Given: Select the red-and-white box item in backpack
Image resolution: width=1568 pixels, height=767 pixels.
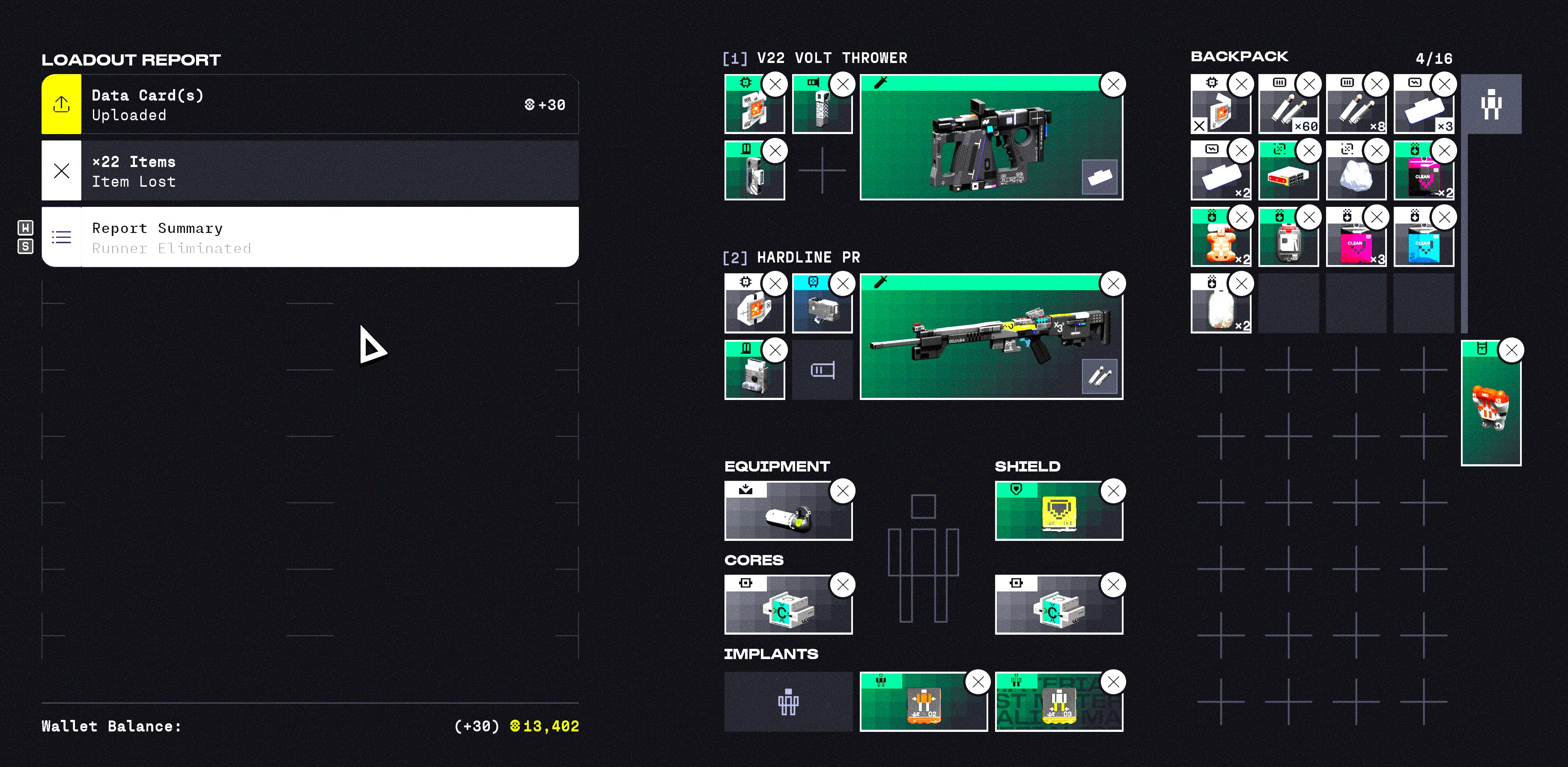Looking at the screenshot, I should coord(1287,173).
